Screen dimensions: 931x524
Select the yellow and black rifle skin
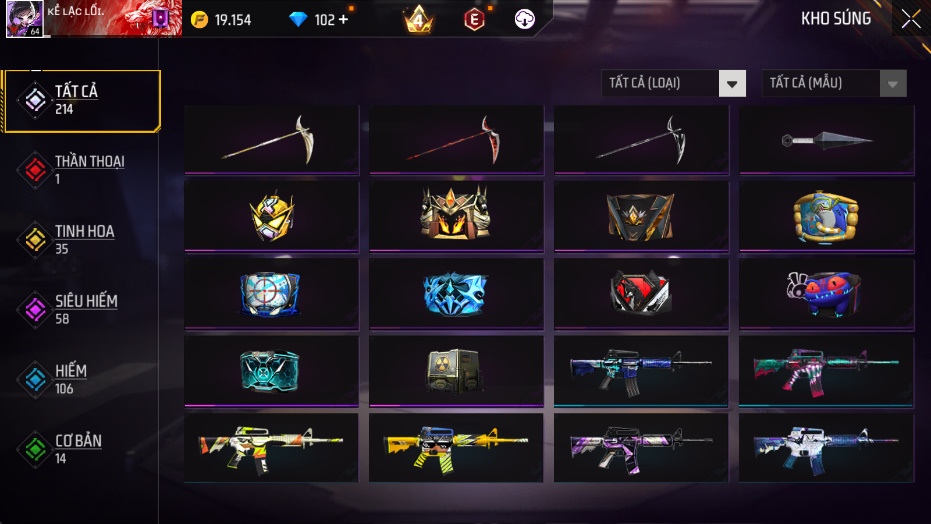(456, 447)
